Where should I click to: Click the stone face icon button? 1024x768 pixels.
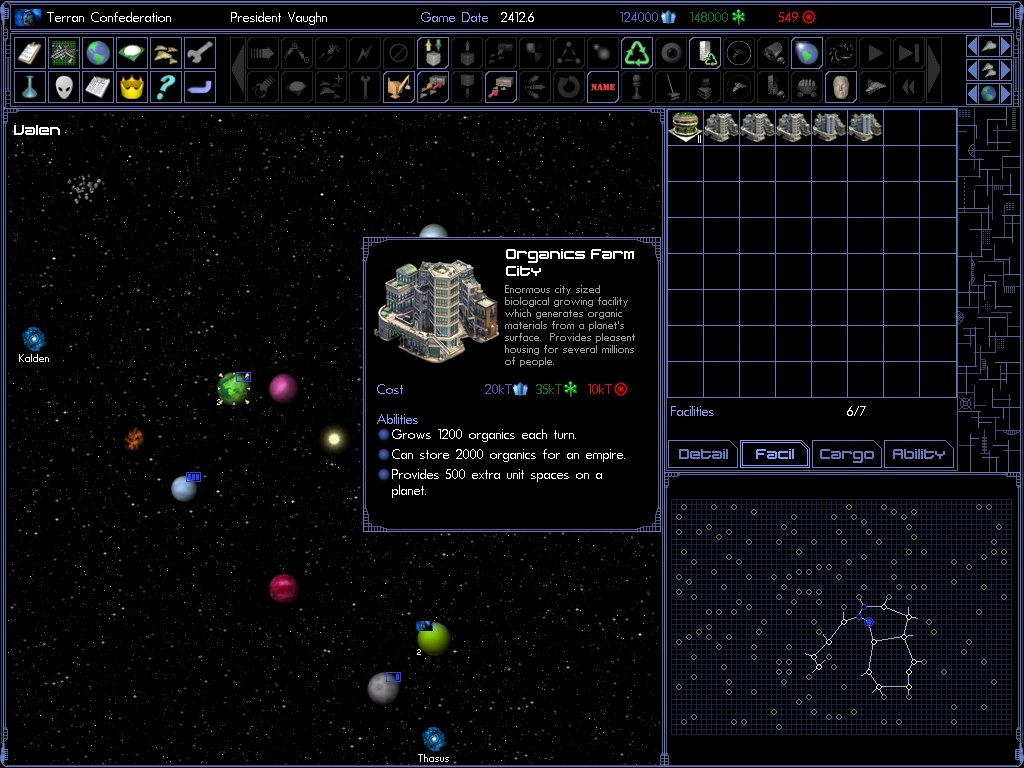point(840,87)
